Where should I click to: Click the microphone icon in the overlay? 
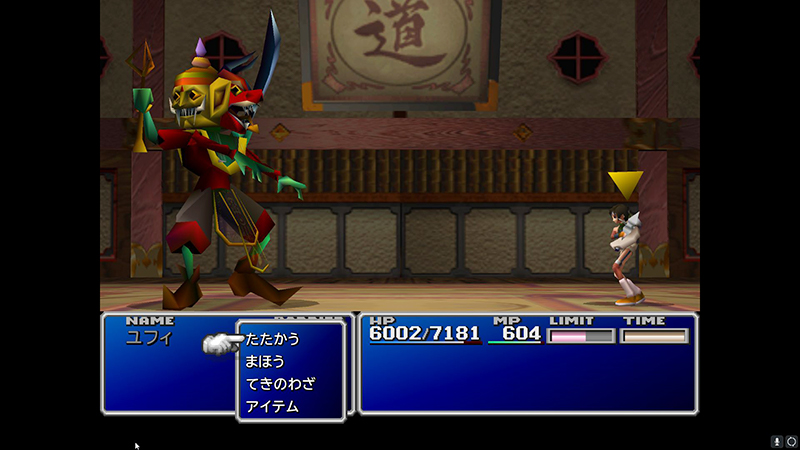point(776,441)
